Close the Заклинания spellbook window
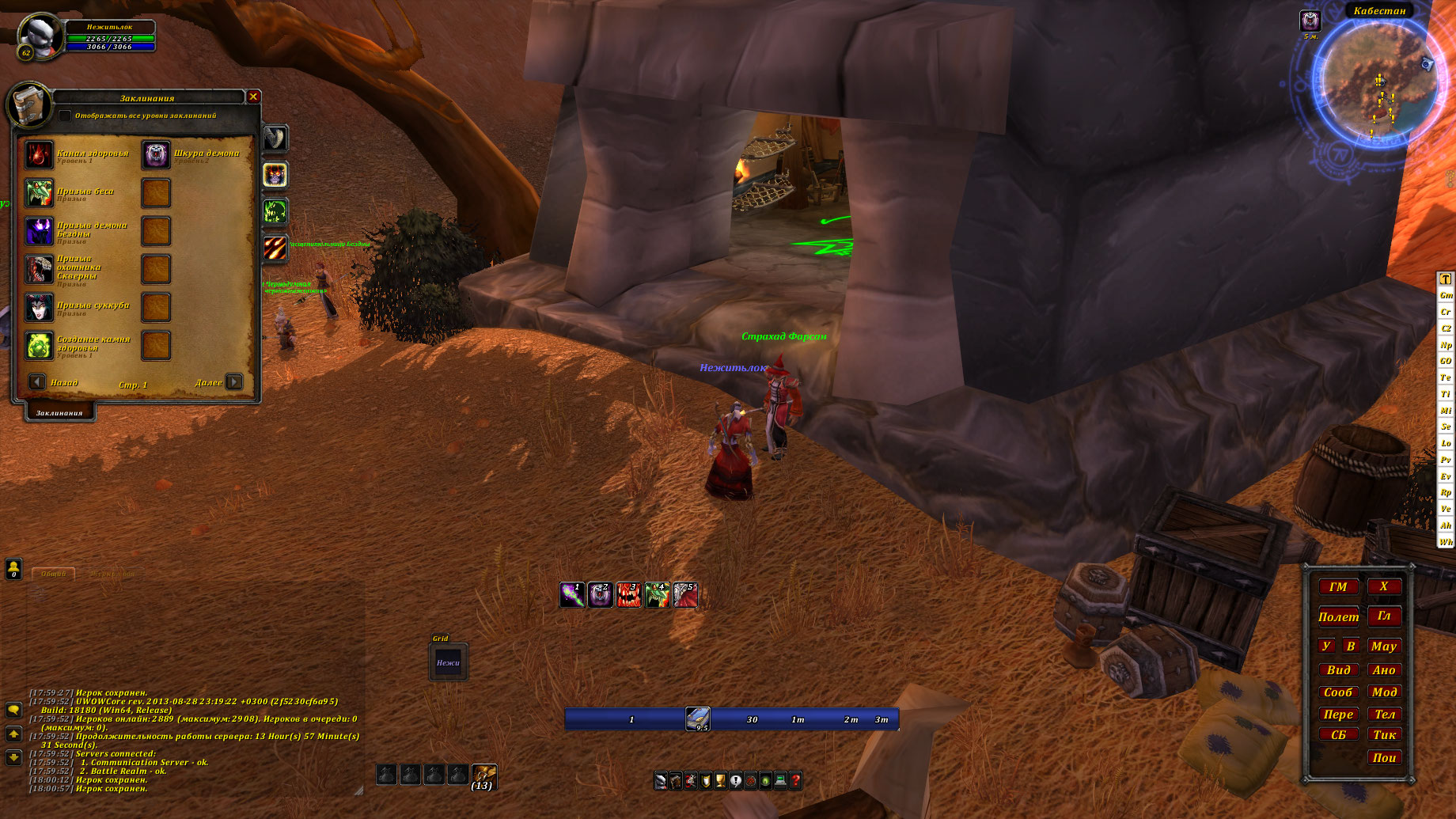Image resolution: width=1456 pixels, height=819 pixels. coord(253,97)
